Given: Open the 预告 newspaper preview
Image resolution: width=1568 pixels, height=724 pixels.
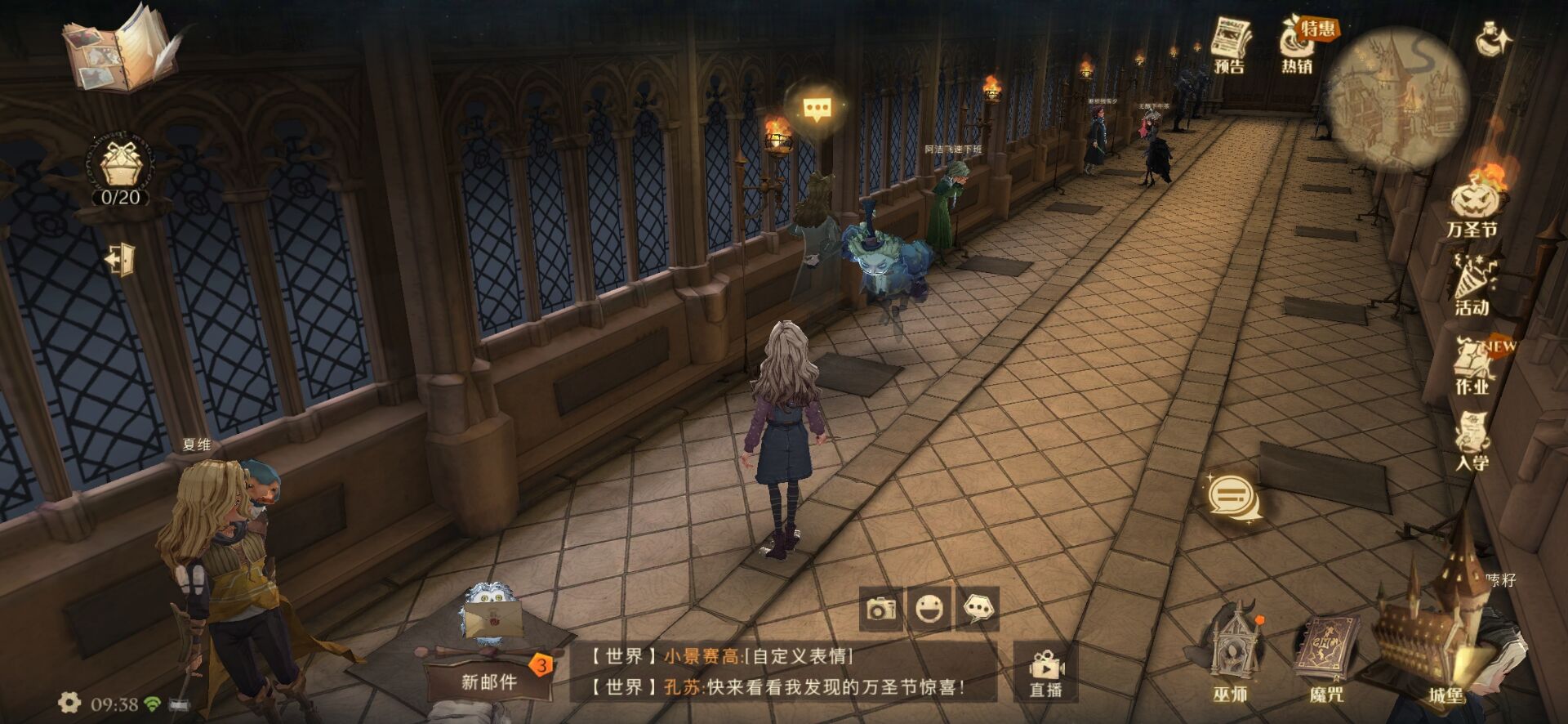Looking at the screenshot, I should pyautogui.click(x=1230, y=45).
